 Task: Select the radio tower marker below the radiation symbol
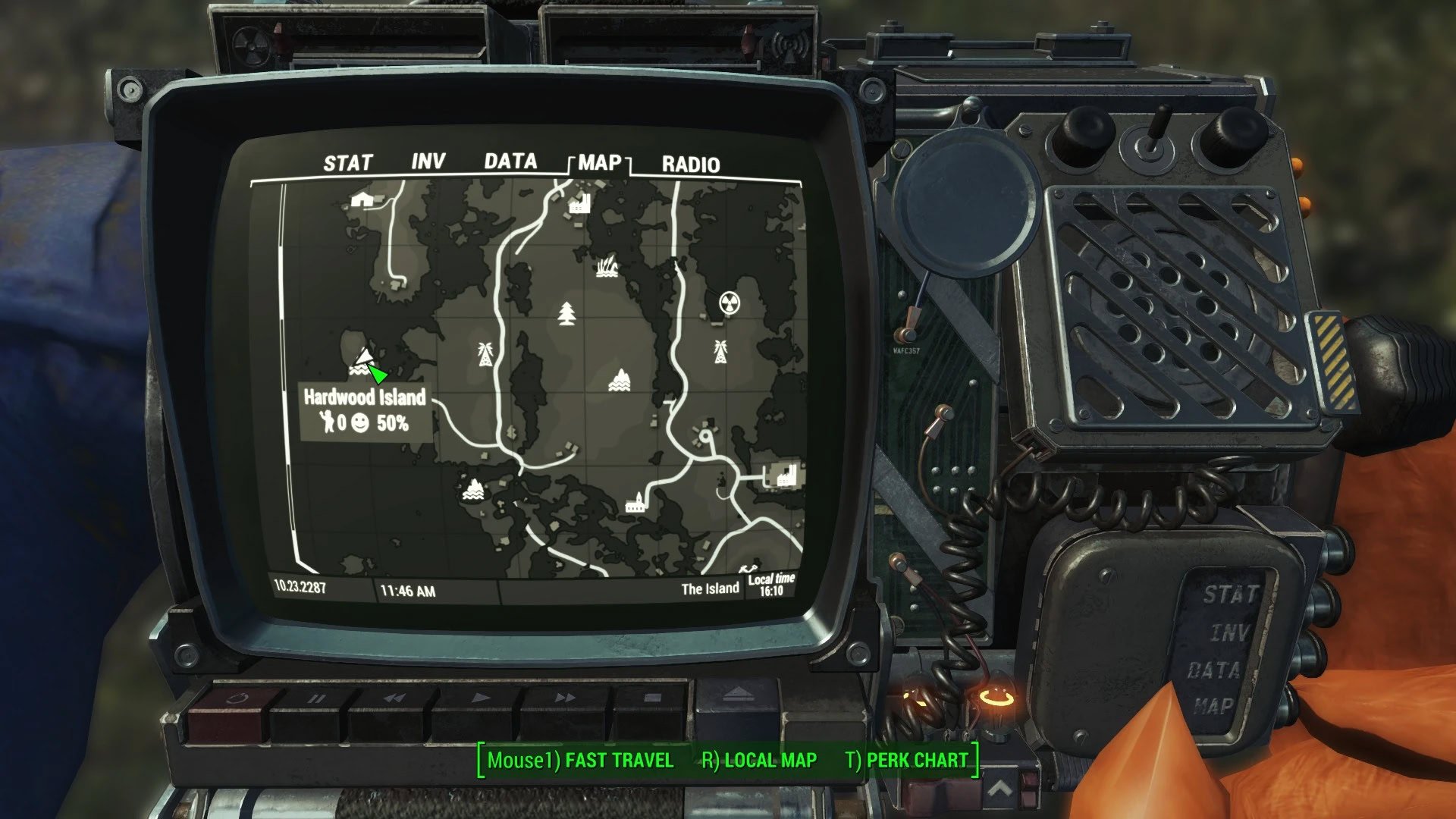click(720, 352)
